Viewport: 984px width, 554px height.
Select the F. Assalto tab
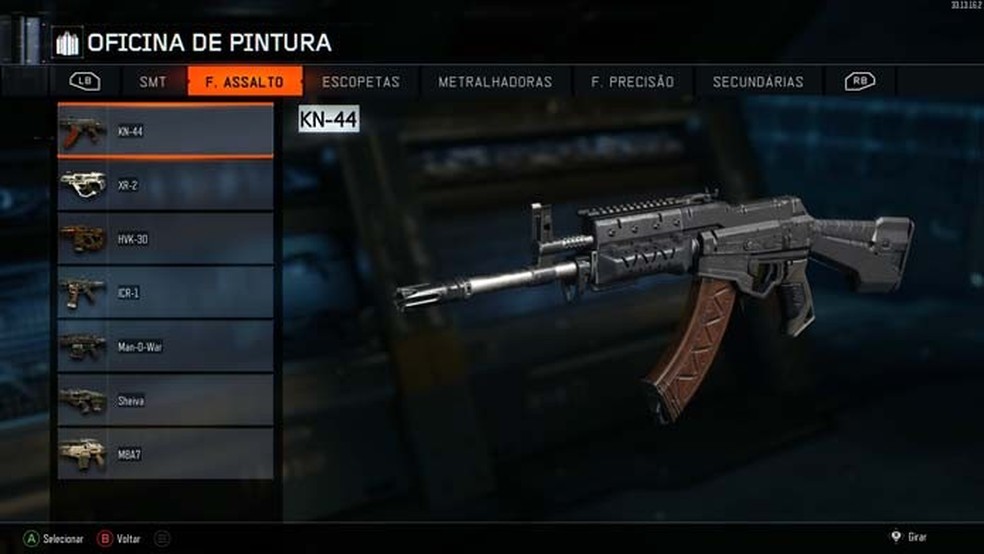[244, 82]
